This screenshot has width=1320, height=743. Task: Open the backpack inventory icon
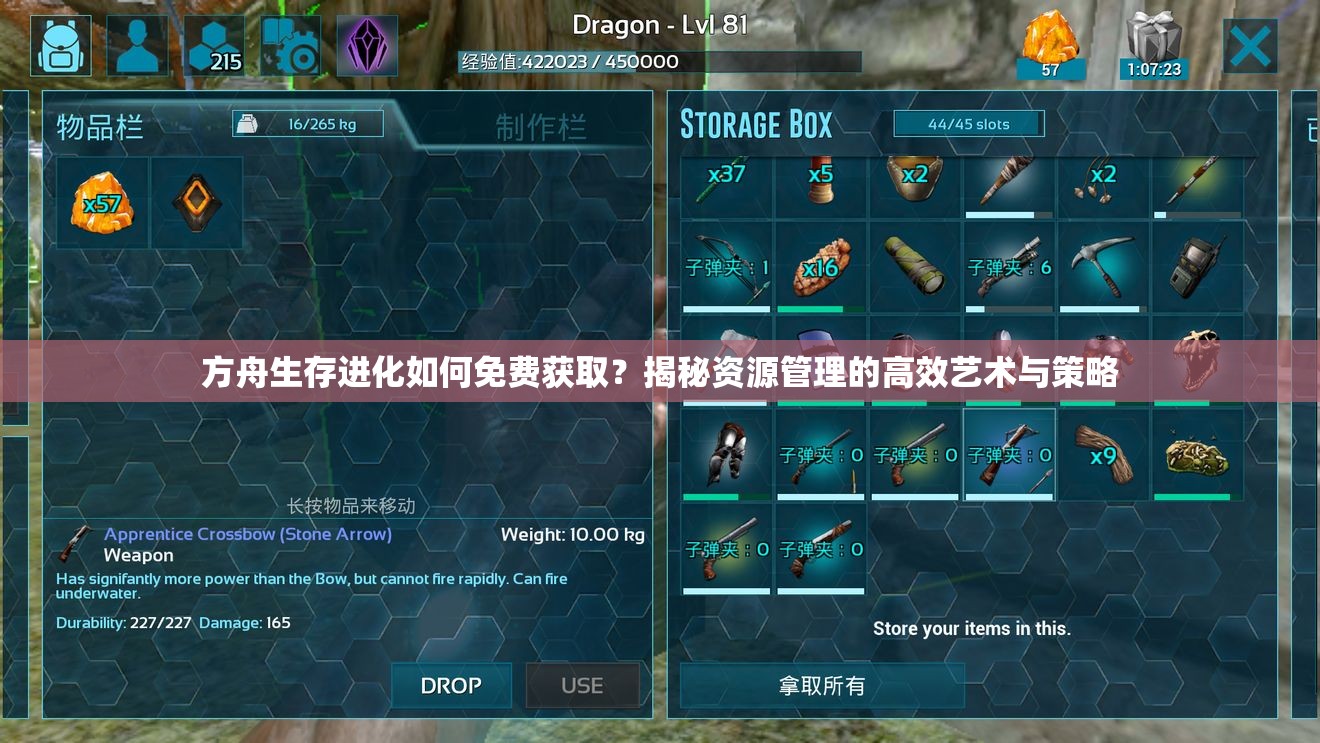pyautogui.click(x=60, y=44)
